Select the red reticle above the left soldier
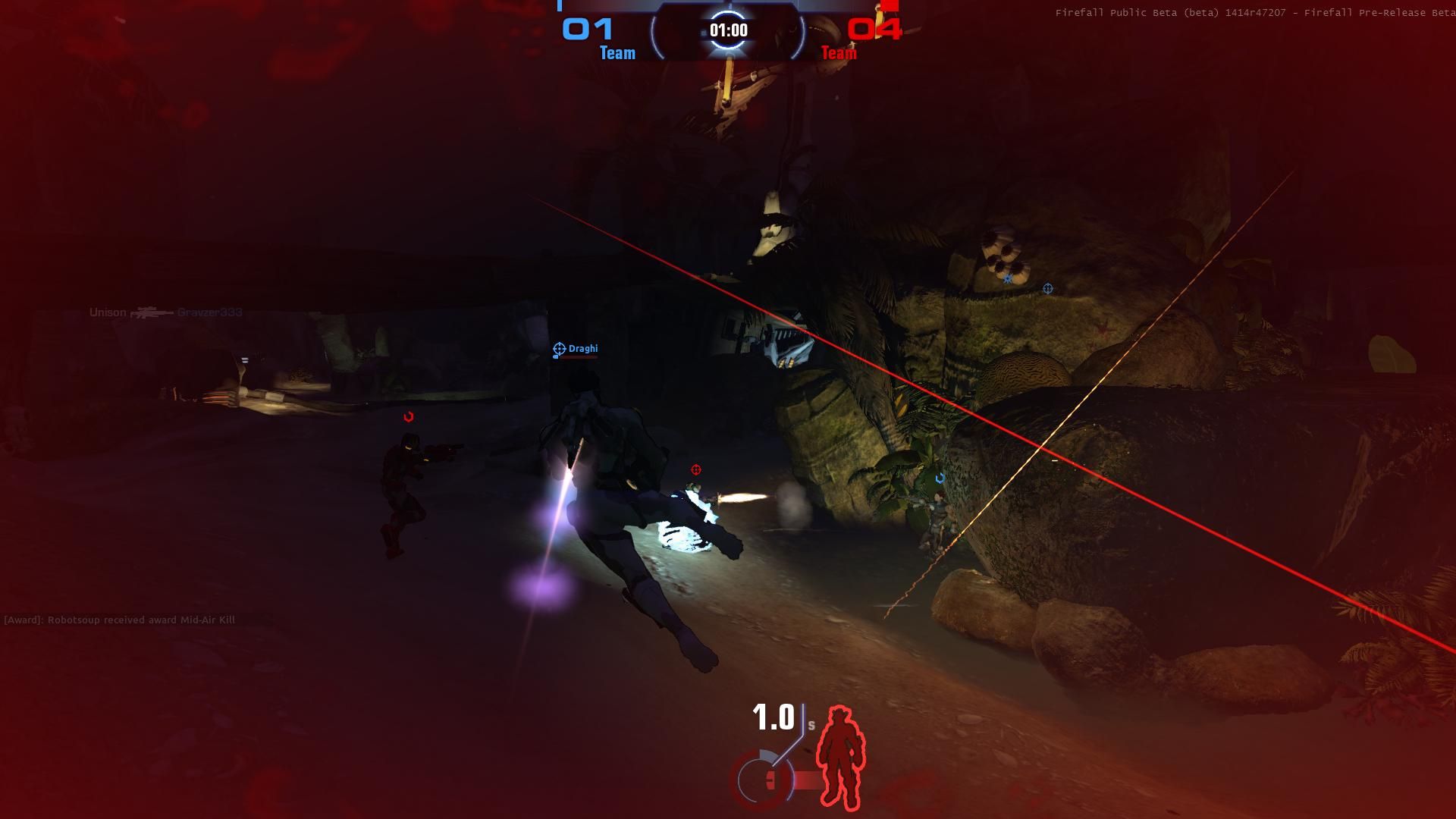 coord(408,415)
